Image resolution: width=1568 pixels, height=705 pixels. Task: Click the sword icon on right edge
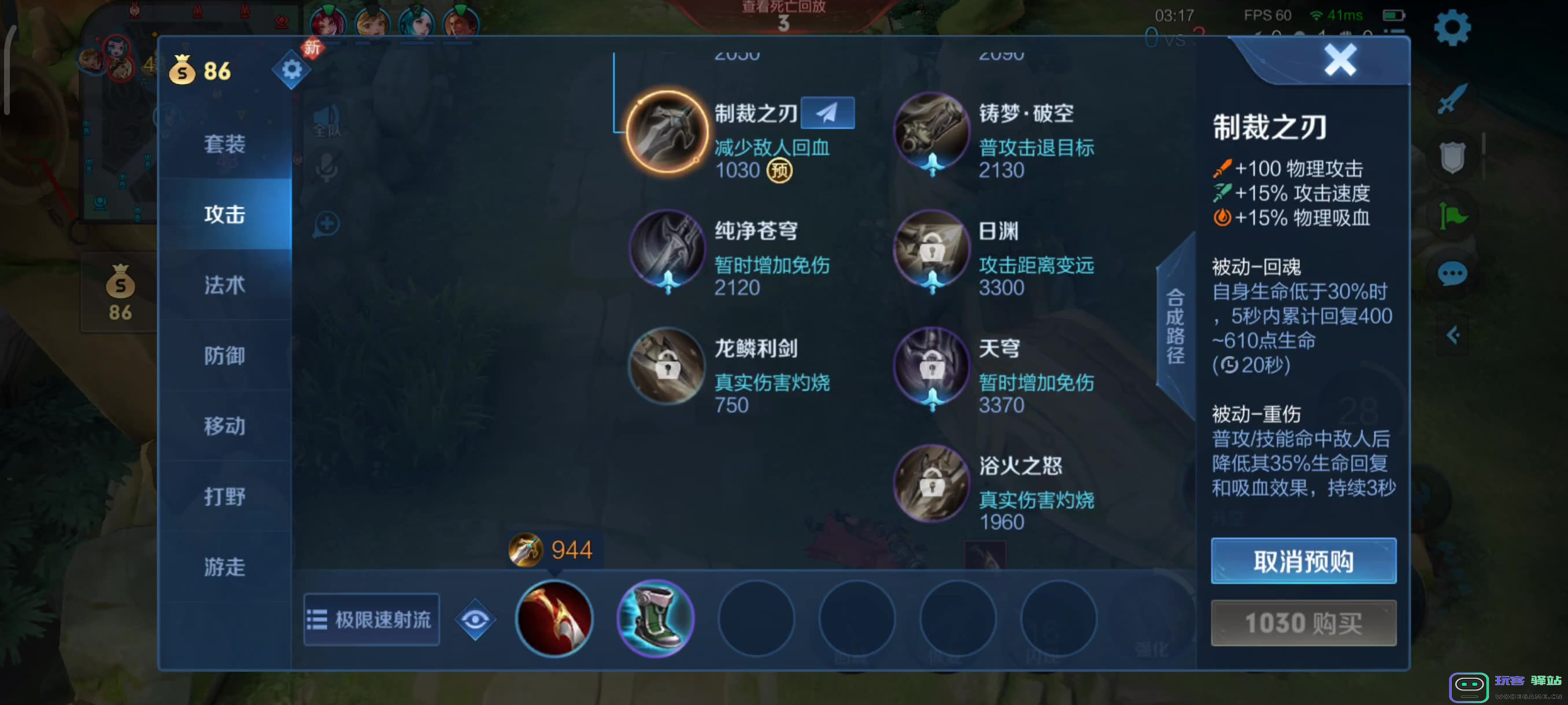pos(1452,99)
